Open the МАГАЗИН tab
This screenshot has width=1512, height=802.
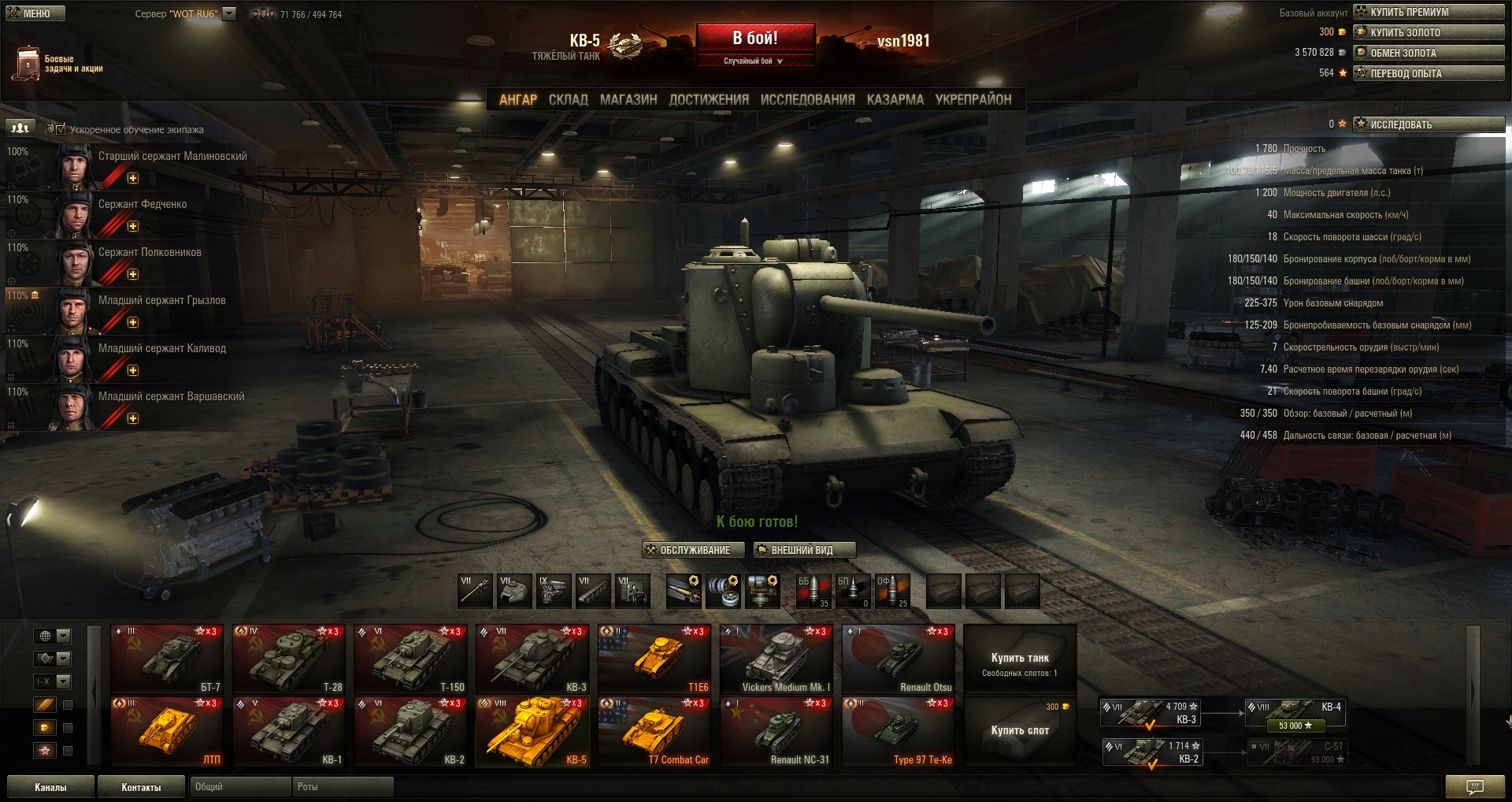coord(628,100)
